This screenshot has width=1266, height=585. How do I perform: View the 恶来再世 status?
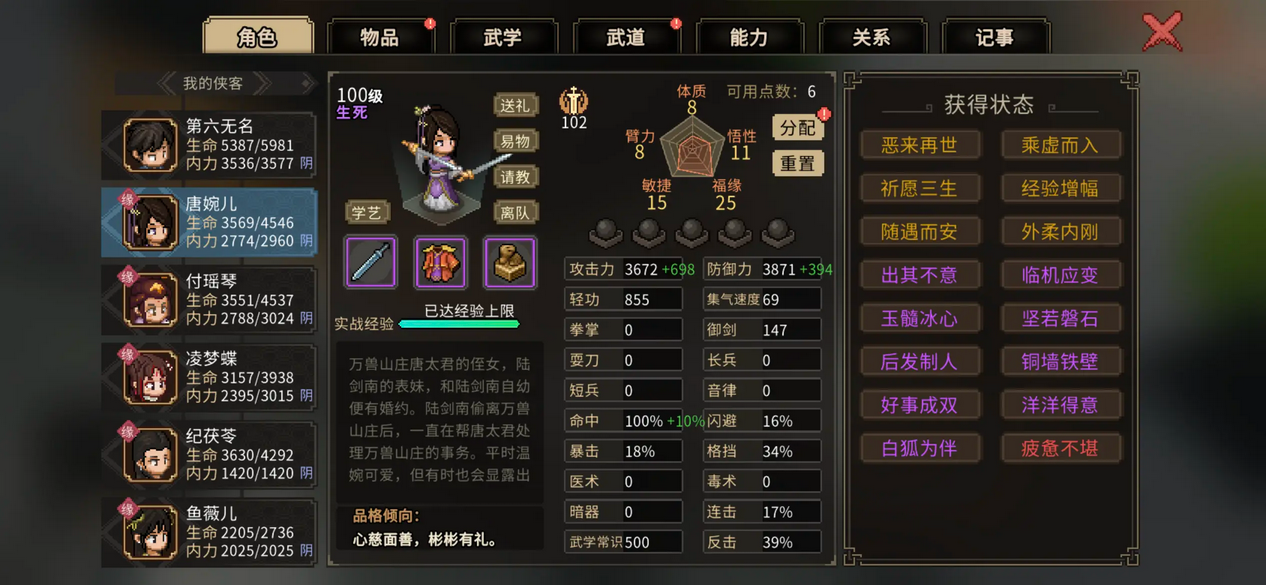pyautogui.click(x=919, y=145)
